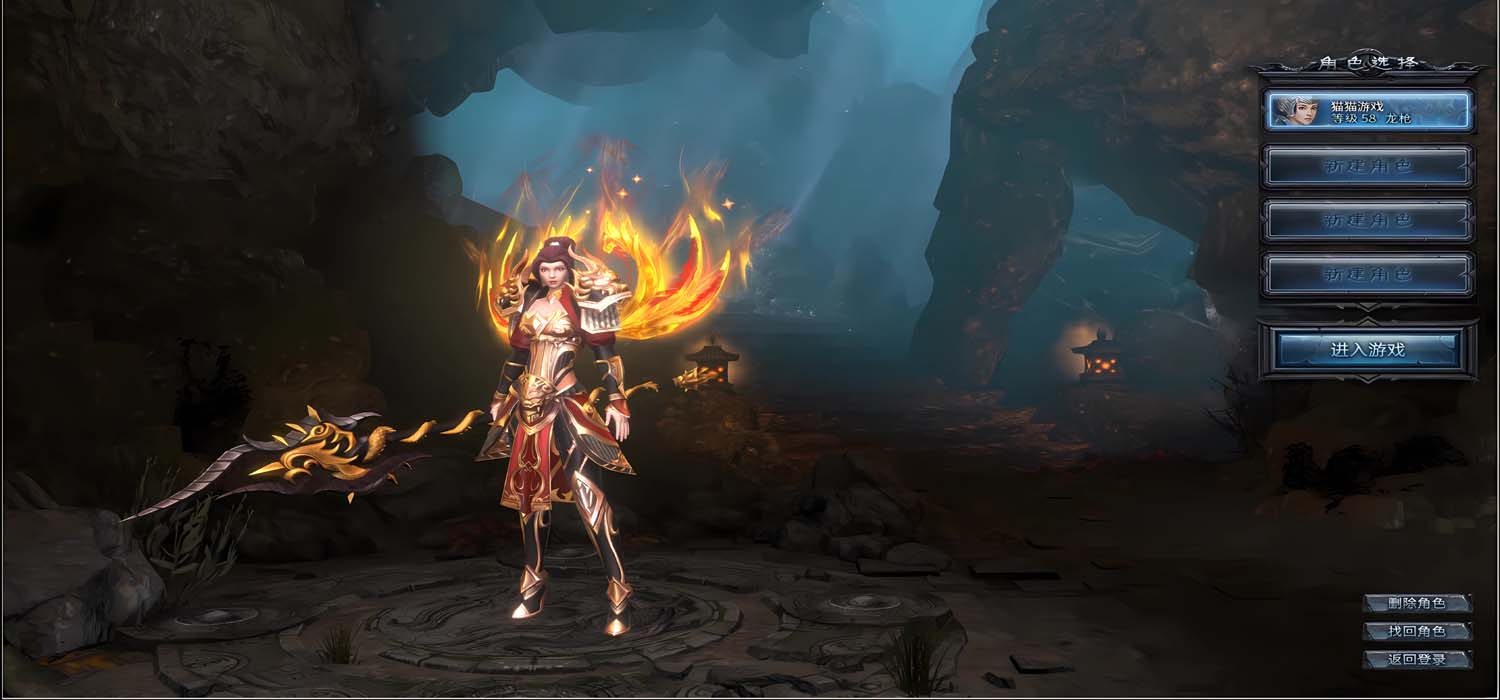Image resolution: width=1500 pixels, height=700 pixels.
Task: Open the 找回角色 recover character option
Action: [1417, 631]
